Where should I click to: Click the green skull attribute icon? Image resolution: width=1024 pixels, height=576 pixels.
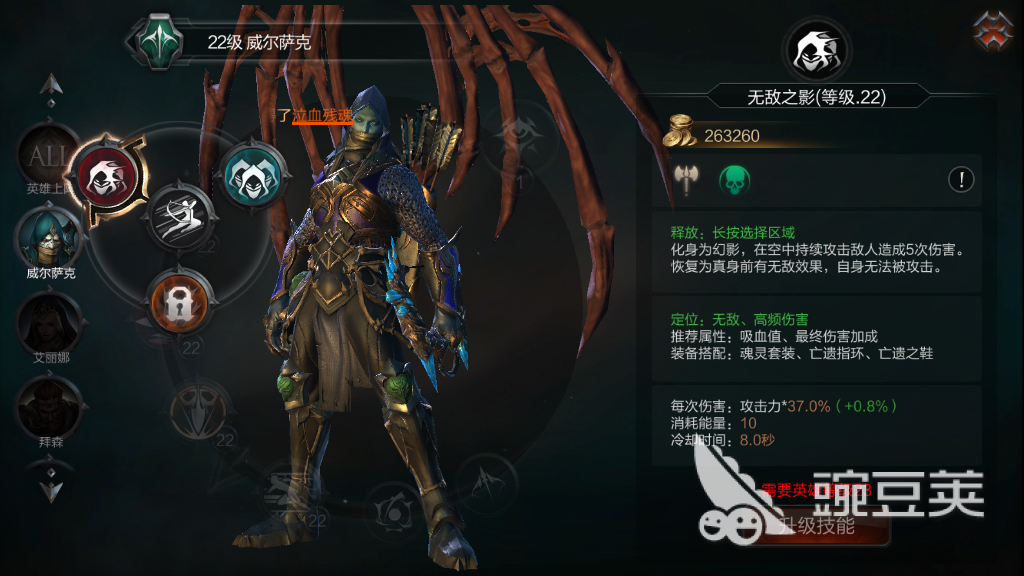point(736,180)
